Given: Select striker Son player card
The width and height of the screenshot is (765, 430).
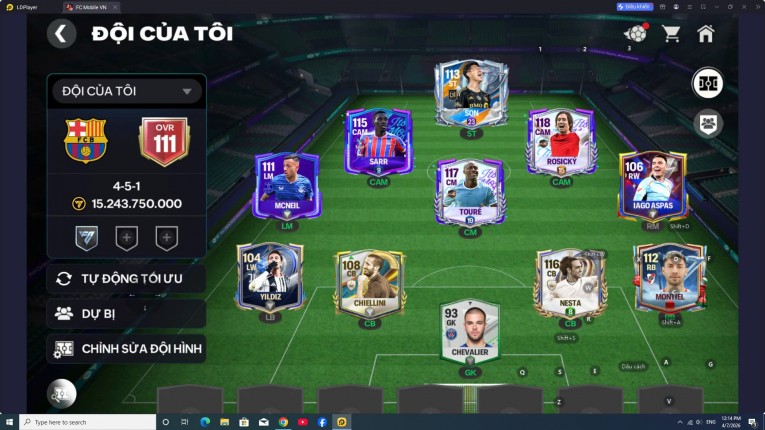Looking at the screenshot, I should point(471,95).
